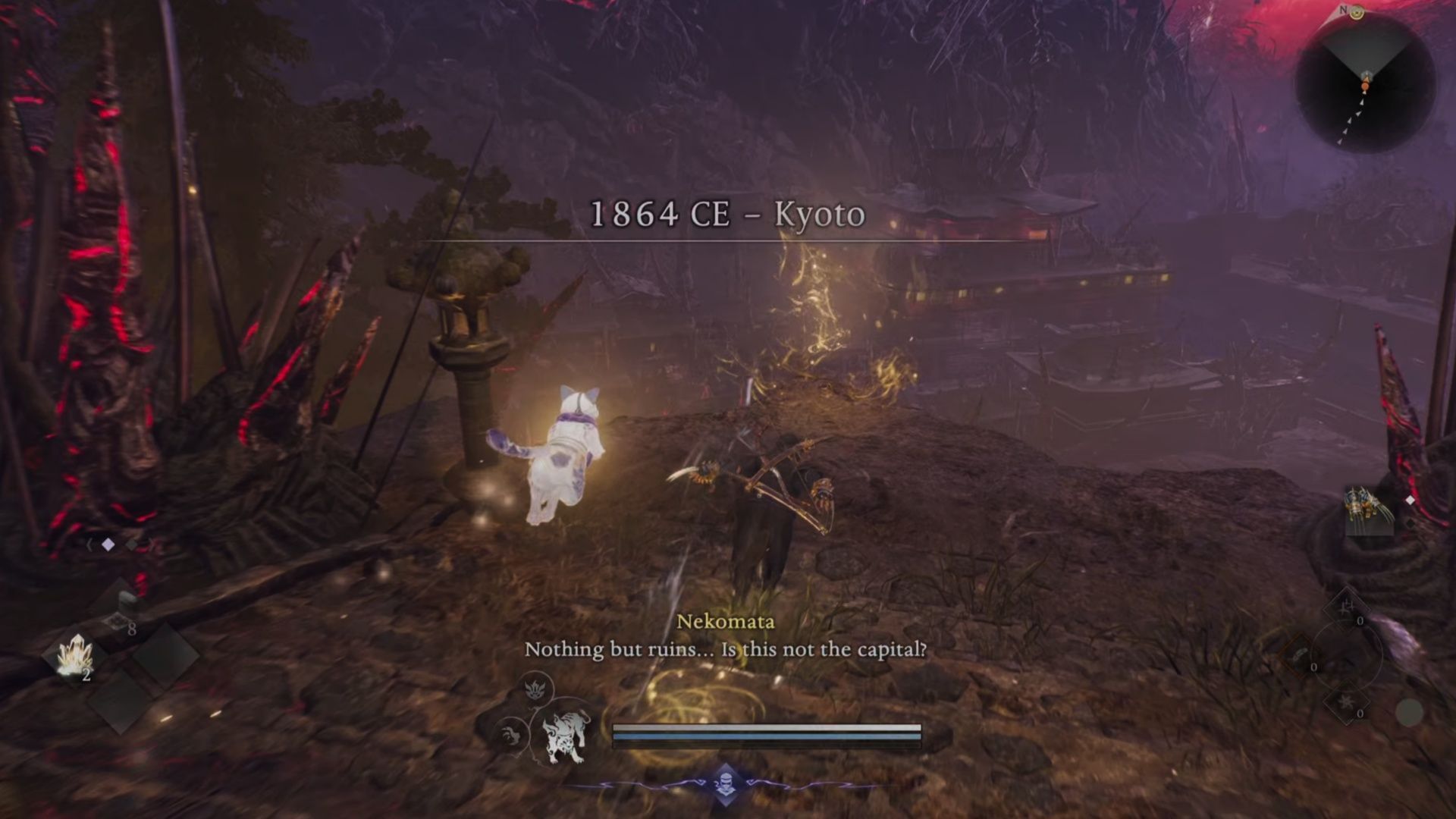Select the lit white diamond page tab
1456x819 pixels.
click(108, 545)
